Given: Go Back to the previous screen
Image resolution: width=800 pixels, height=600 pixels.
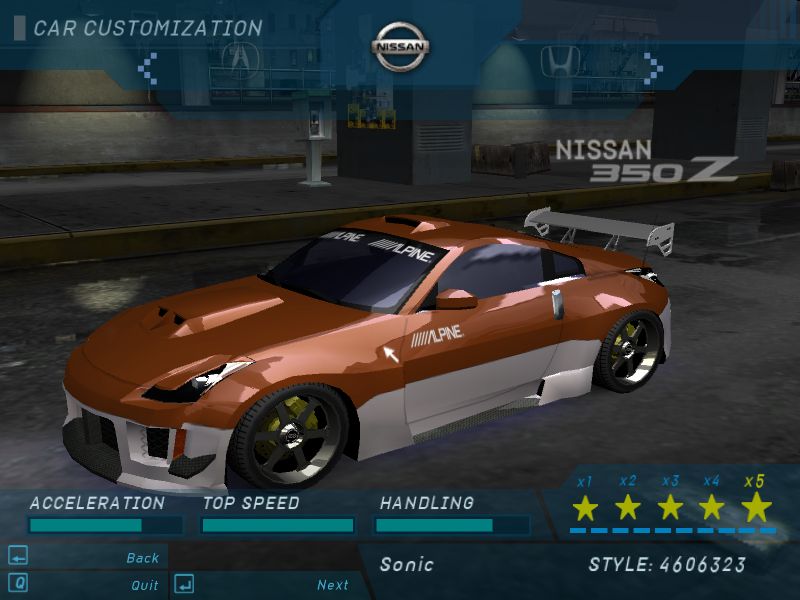Looking at the screenshot, I should [142, 558].
